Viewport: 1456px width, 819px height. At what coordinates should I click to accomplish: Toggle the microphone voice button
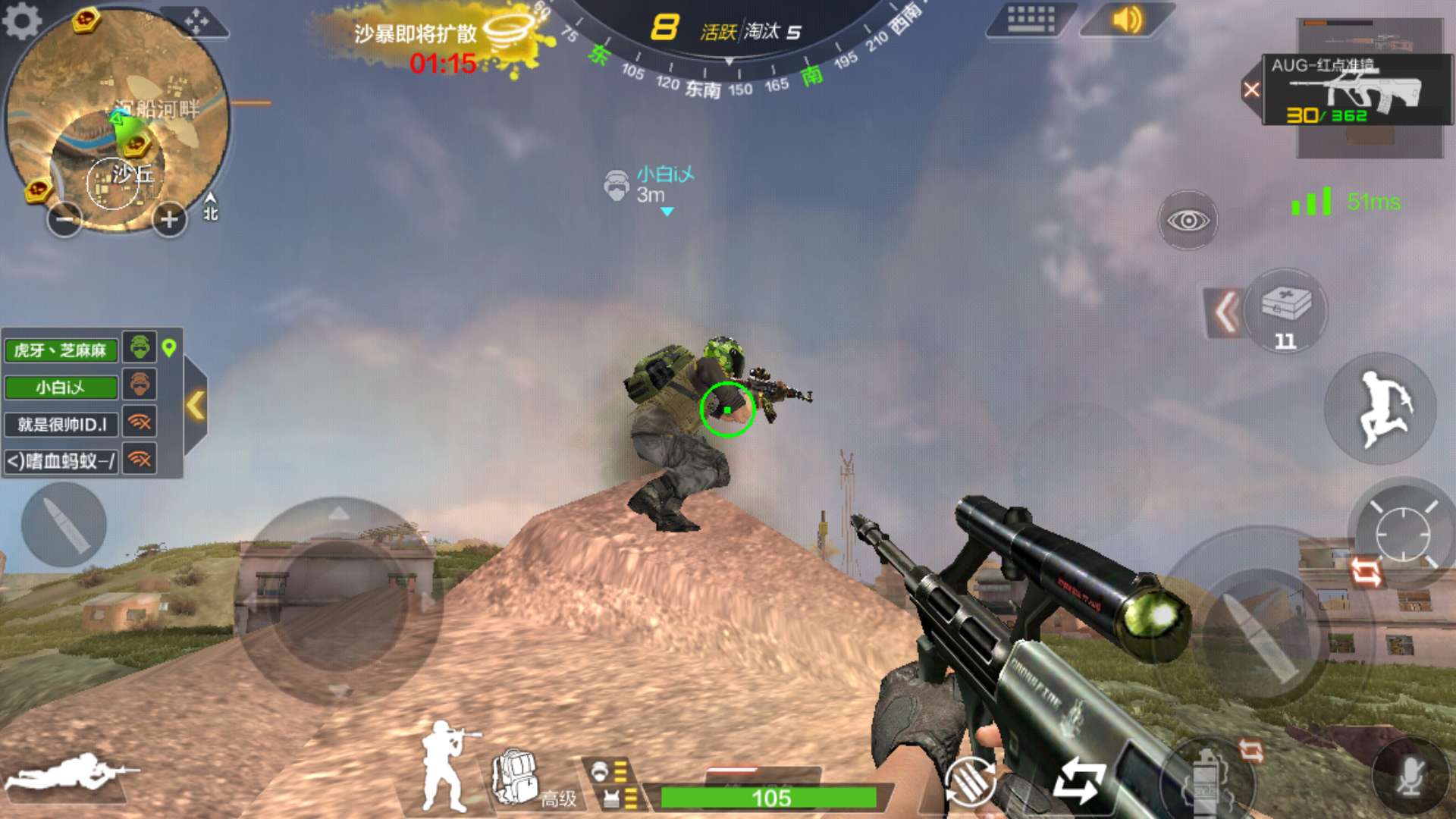coord(1410,777)
